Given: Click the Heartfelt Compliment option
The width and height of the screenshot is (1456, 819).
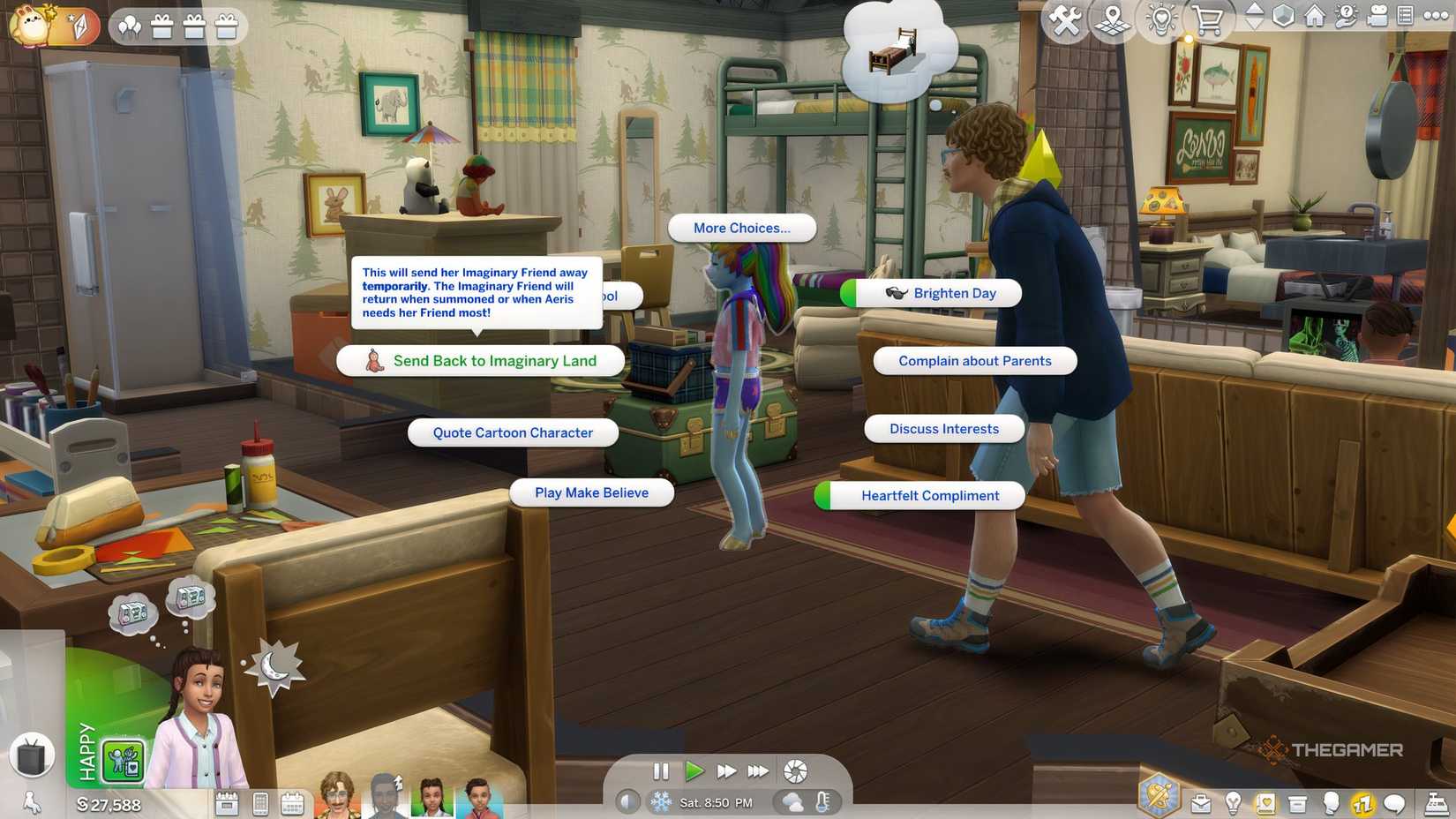Looking at the screenshot, I should tap(929, 495).
